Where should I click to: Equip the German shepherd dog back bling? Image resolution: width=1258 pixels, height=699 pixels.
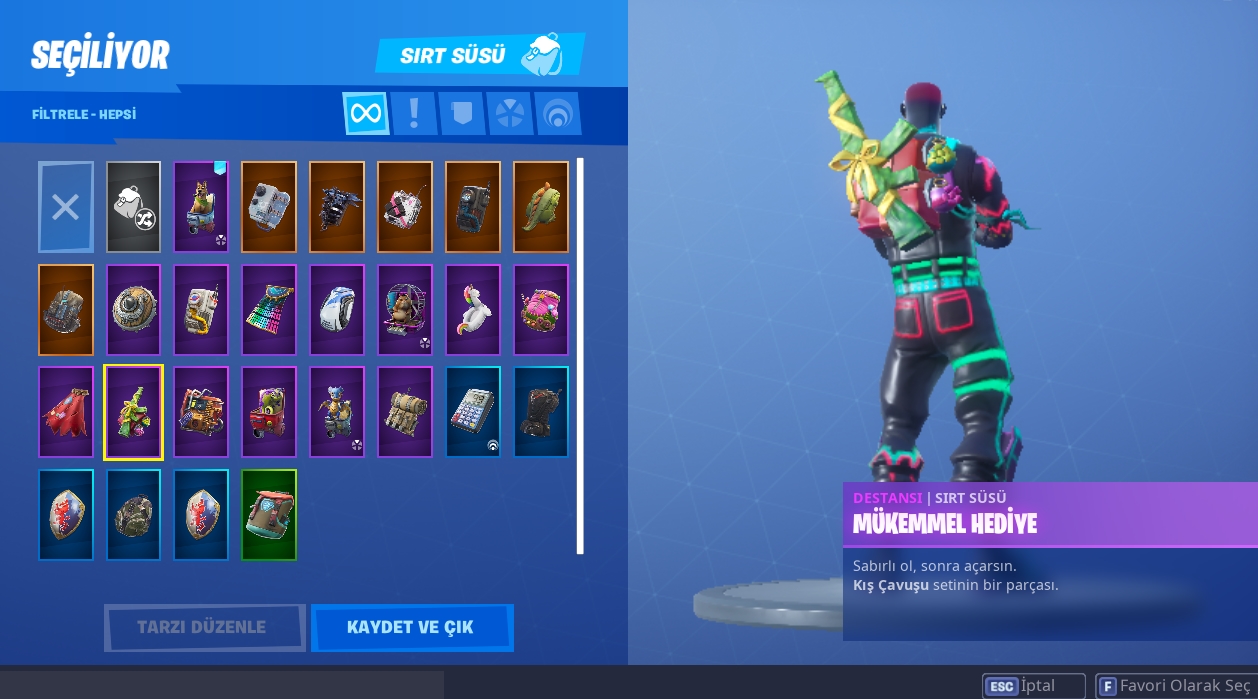201,207
